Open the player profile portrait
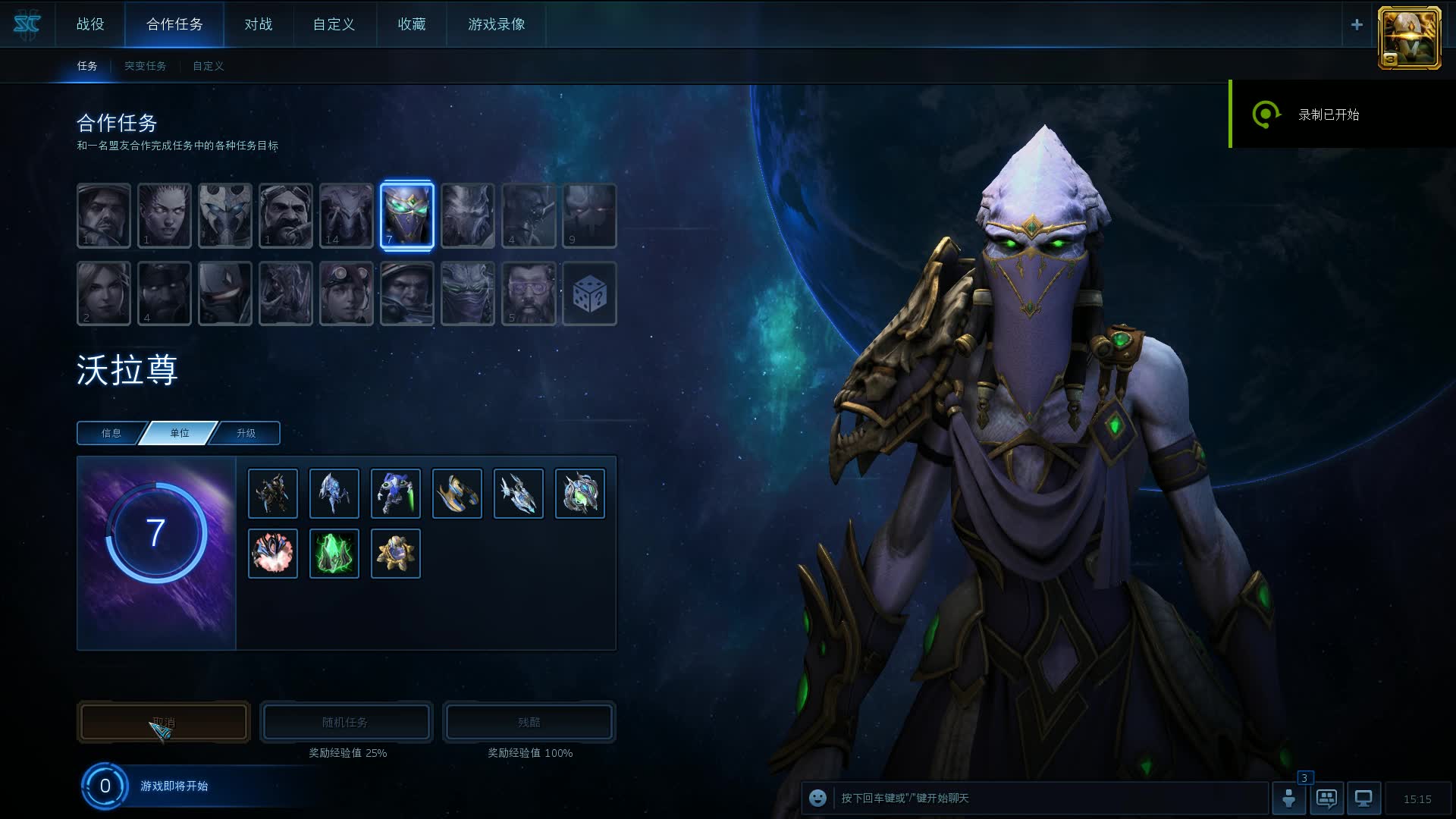The height and width of the screenshot is (819, 1456). 1409,38
